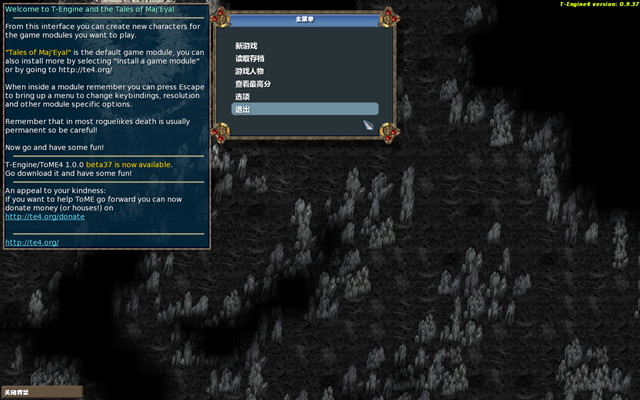
Task: Start a new game via 新游戏
Action: click(x=246, y=46)
